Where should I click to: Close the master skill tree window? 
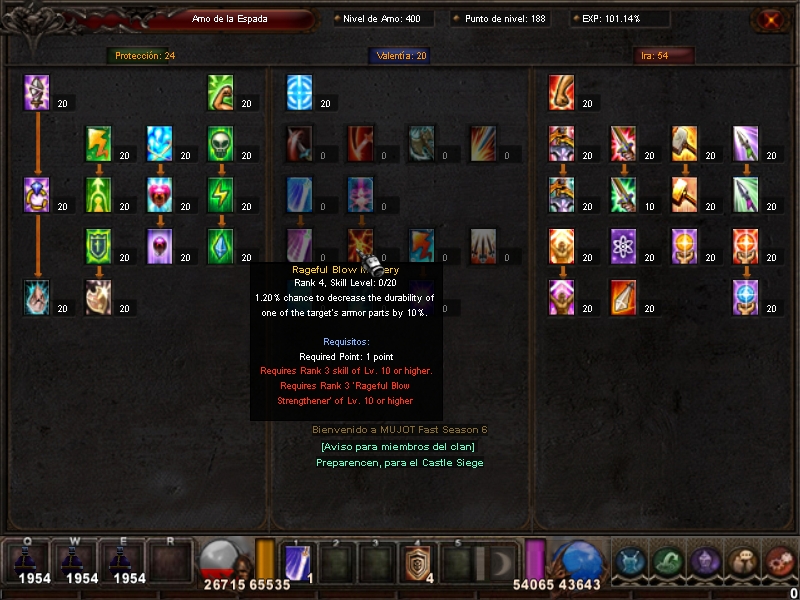point(768,20)
